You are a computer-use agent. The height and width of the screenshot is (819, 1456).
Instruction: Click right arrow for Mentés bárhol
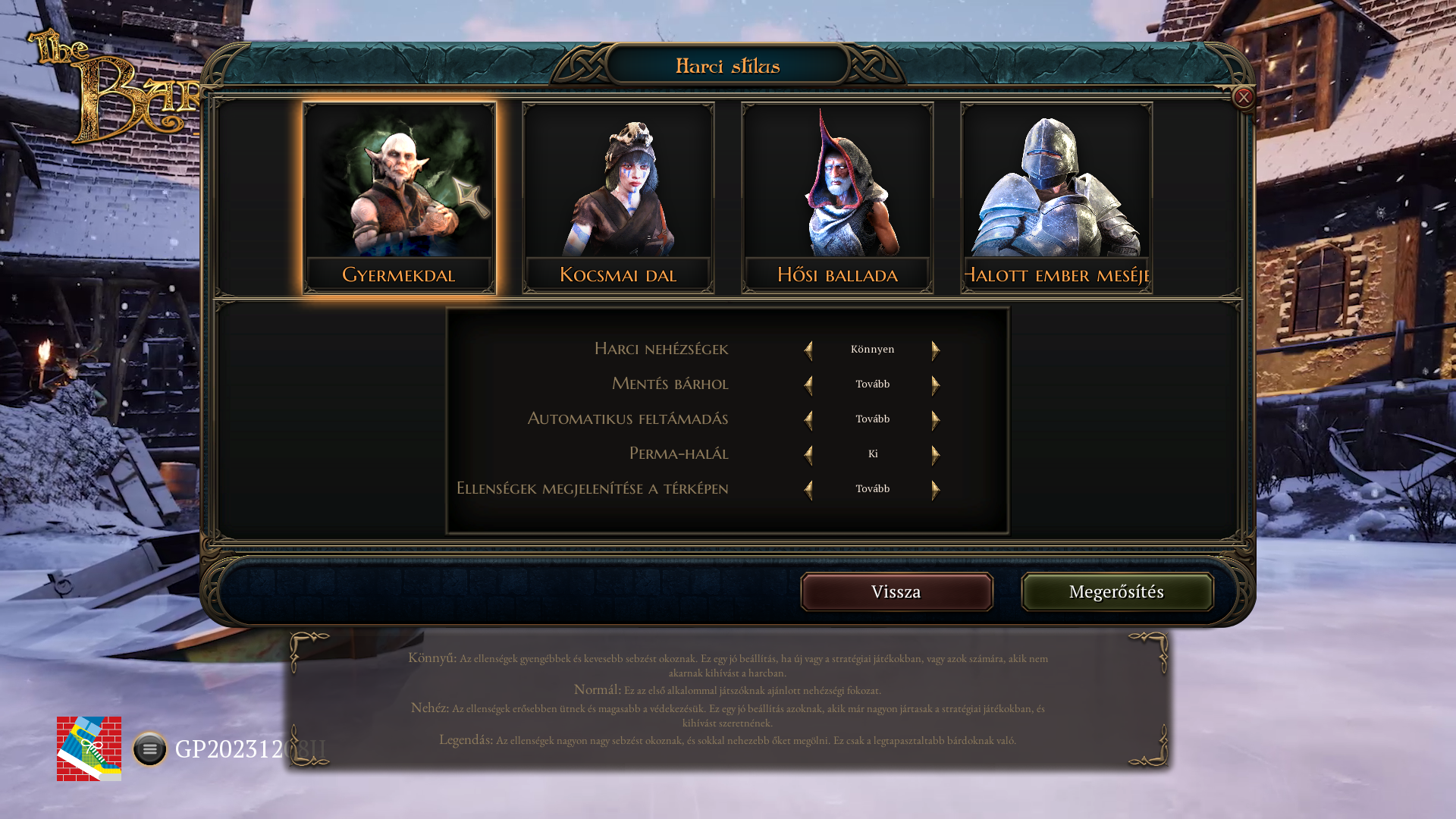coord(936,384)
